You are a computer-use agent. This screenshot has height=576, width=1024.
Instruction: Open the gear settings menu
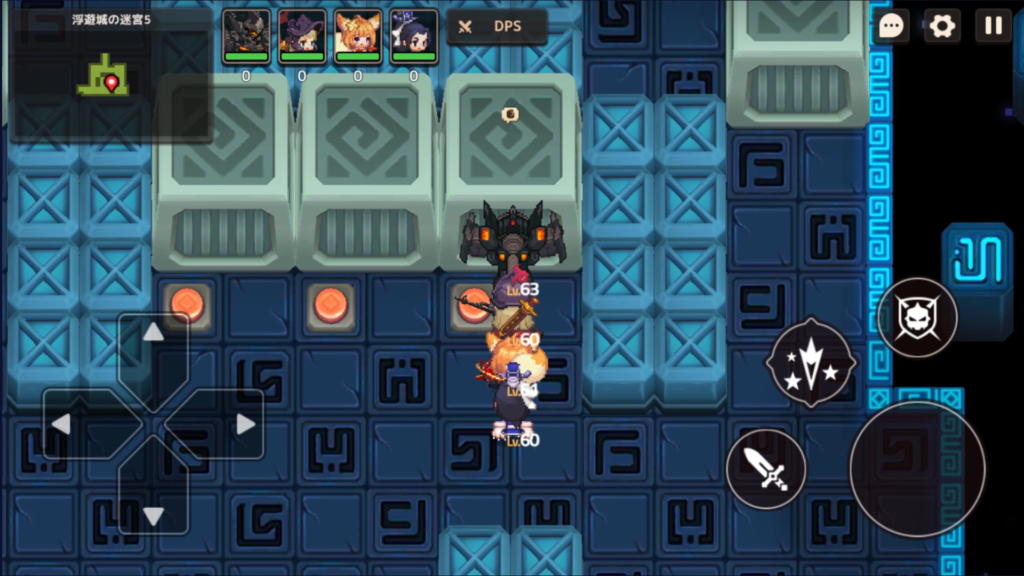[942, 26]
